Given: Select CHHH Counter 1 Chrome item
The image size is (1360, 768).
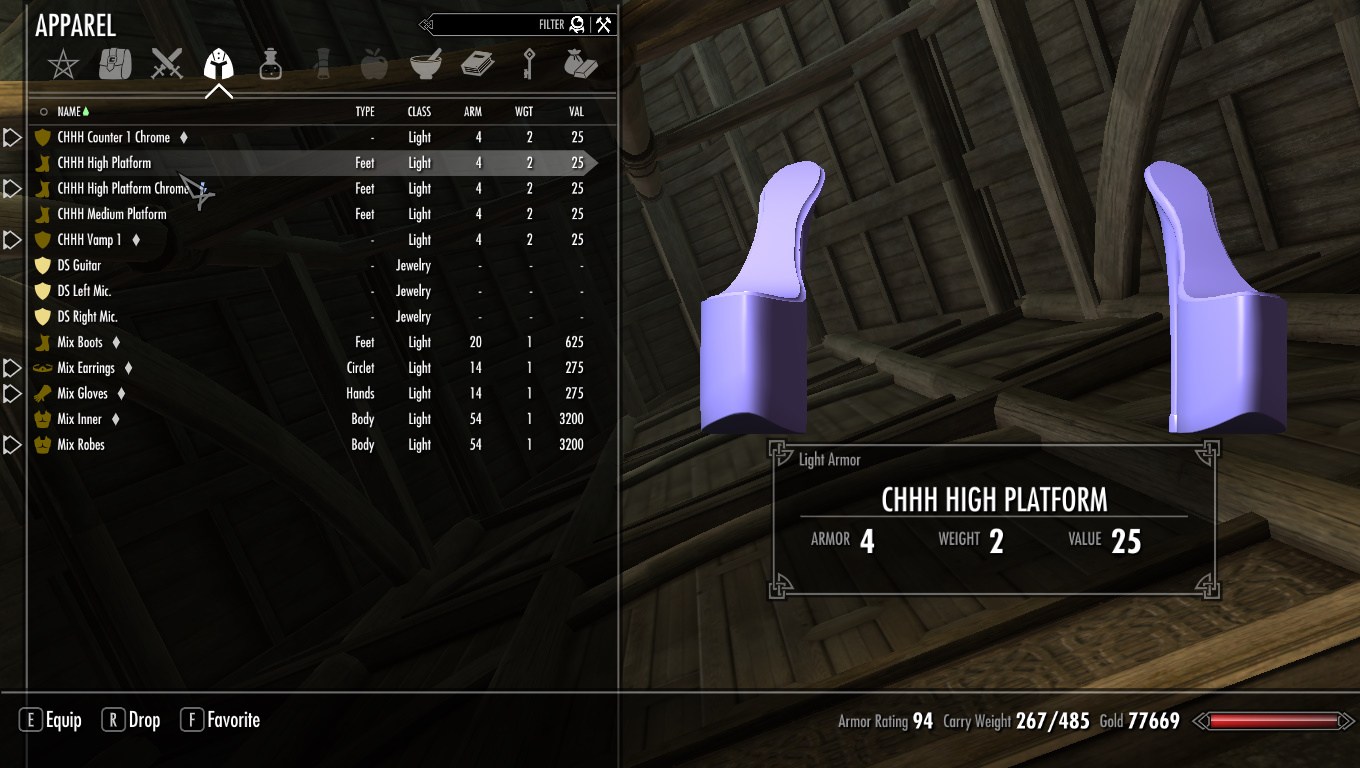Looking at the screenshot, I should tap(113, 137).
